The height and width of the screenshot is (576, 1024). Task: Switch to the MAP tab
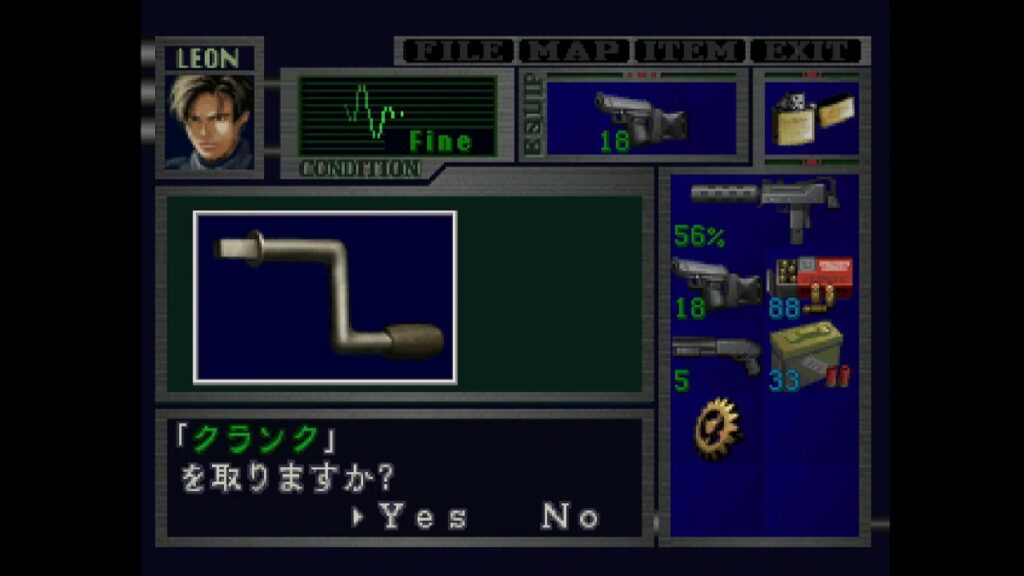[575, 51]
